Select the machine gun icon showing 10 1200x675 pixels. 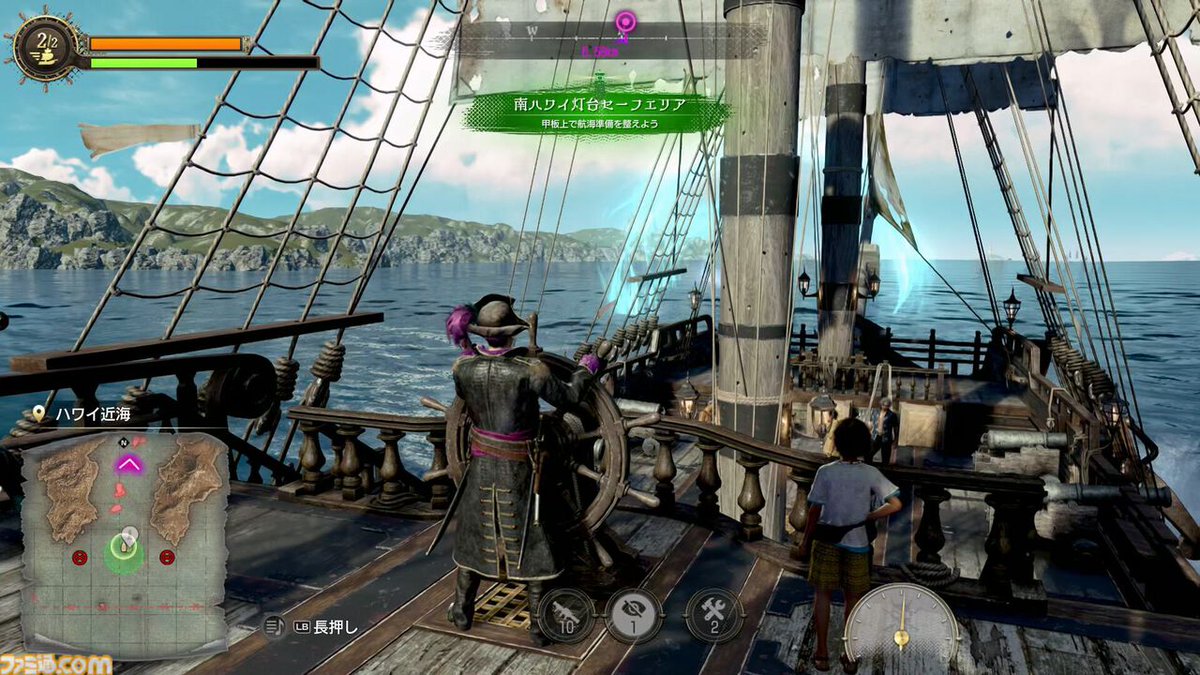point(567,615)
